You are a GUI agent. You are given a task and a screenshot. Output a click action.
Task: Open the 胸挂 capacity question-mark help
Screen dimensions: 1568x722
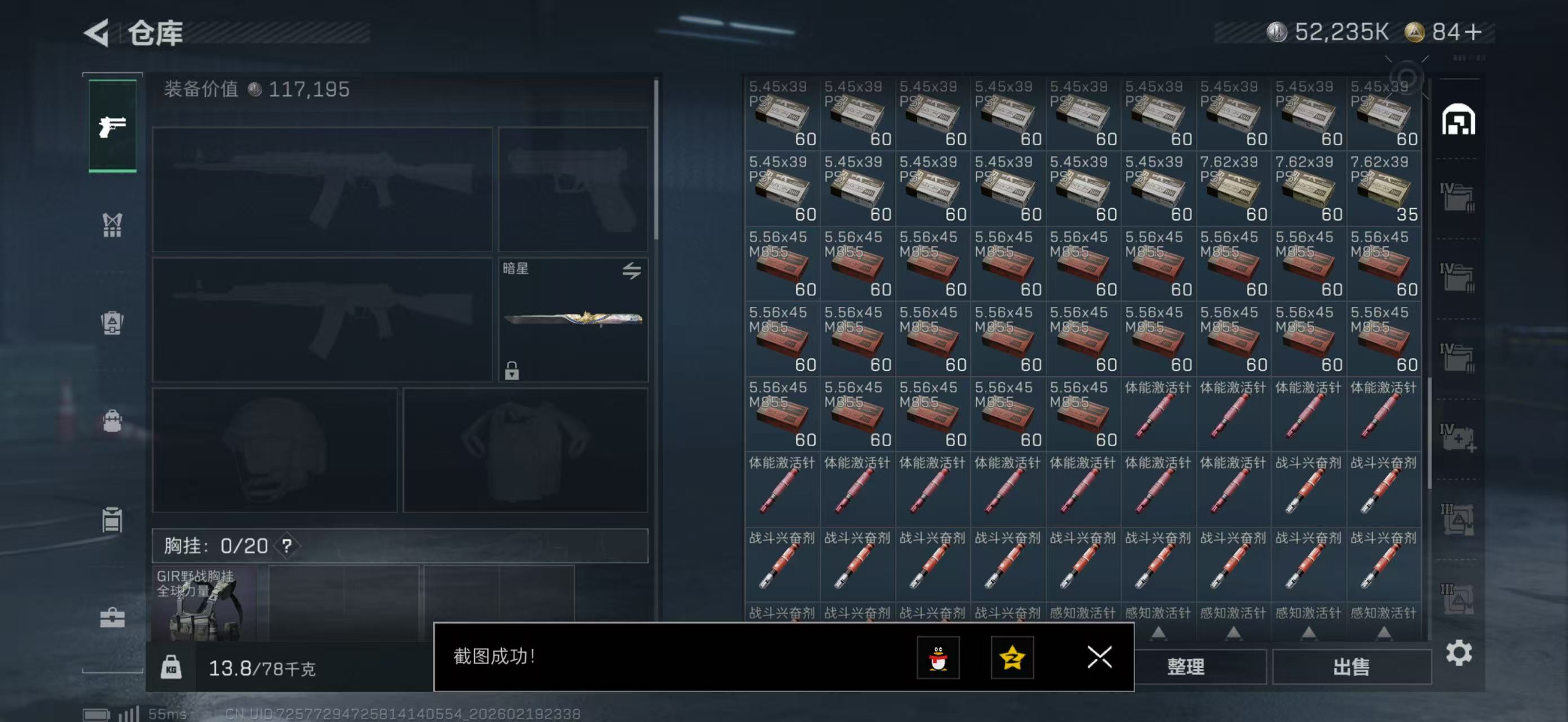286,545
